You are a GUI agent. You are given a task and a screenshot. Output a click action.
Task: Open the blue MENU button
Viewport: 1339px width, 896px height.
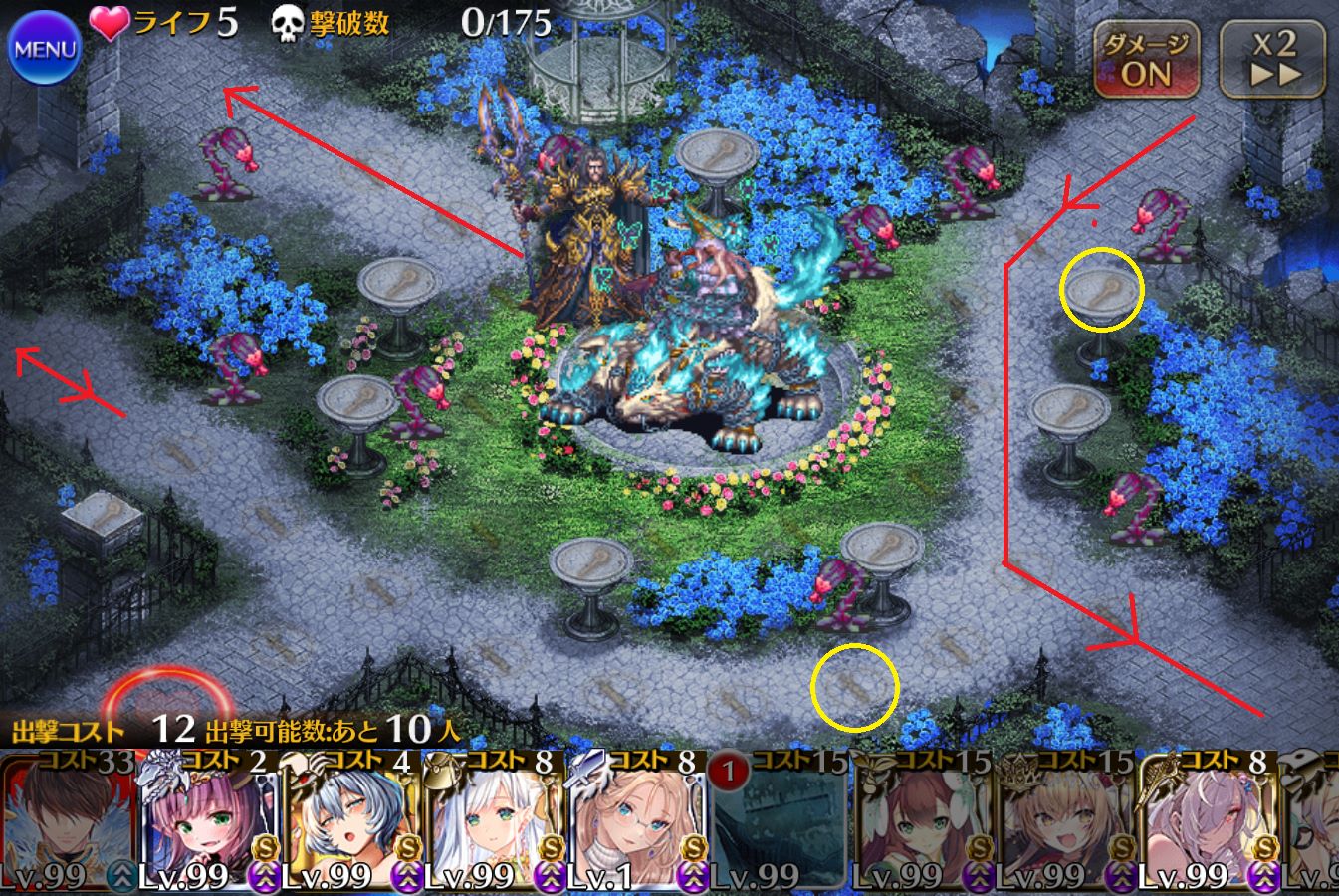click(x=45, y=49)
